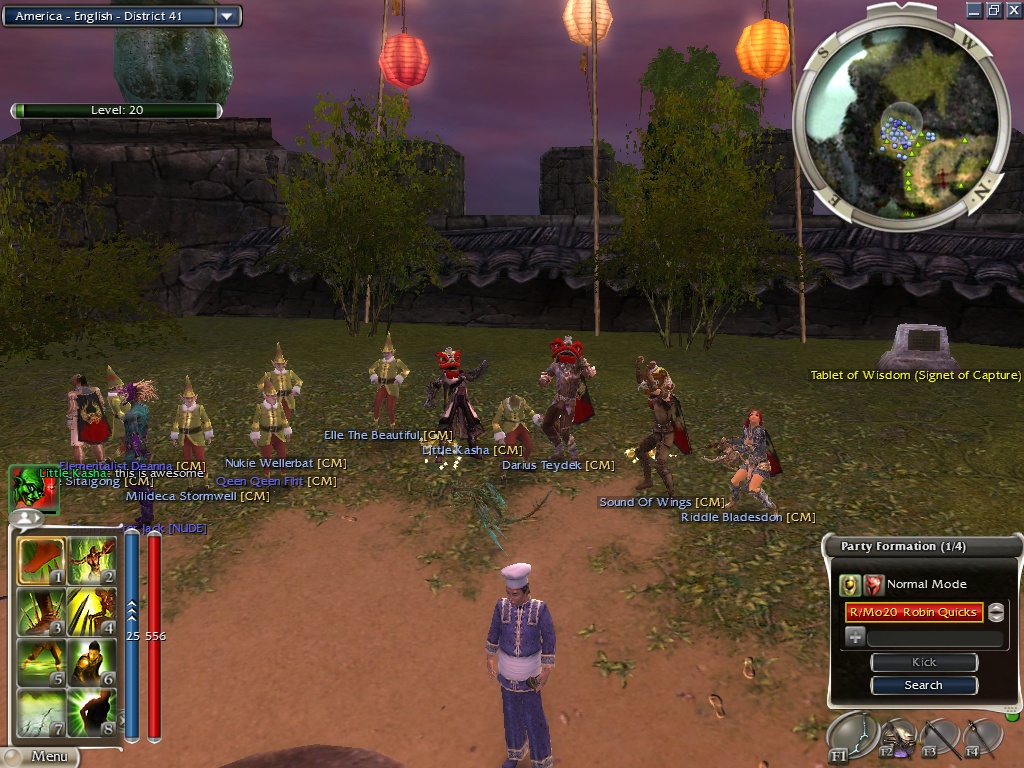Switch to the F1 bow weapon set
This screenshot has height=768, width=1024.
(x=853, y=737)
